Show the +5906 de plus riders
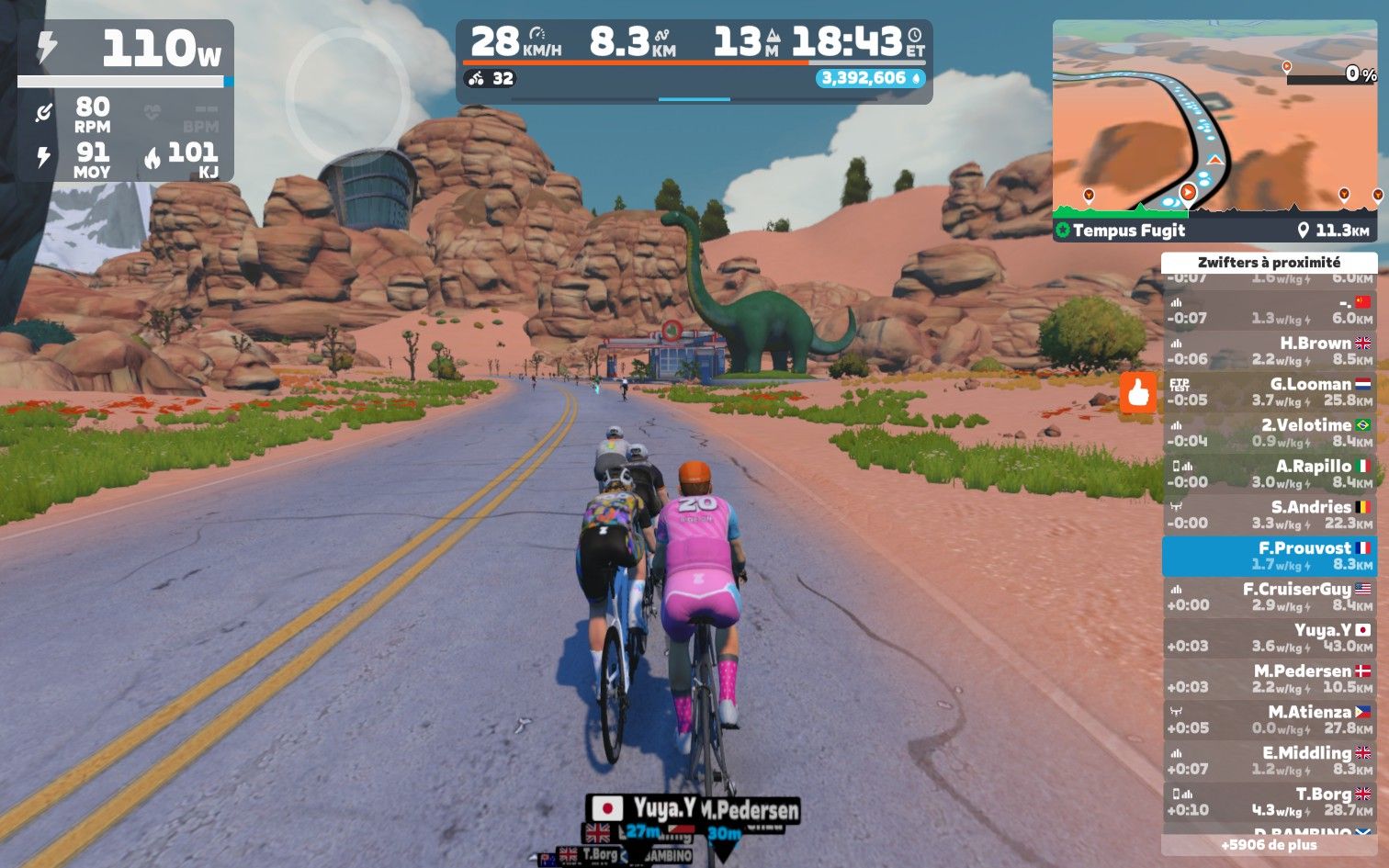The height and width of the screenshot is (868, 1389). click(1270, 845)
